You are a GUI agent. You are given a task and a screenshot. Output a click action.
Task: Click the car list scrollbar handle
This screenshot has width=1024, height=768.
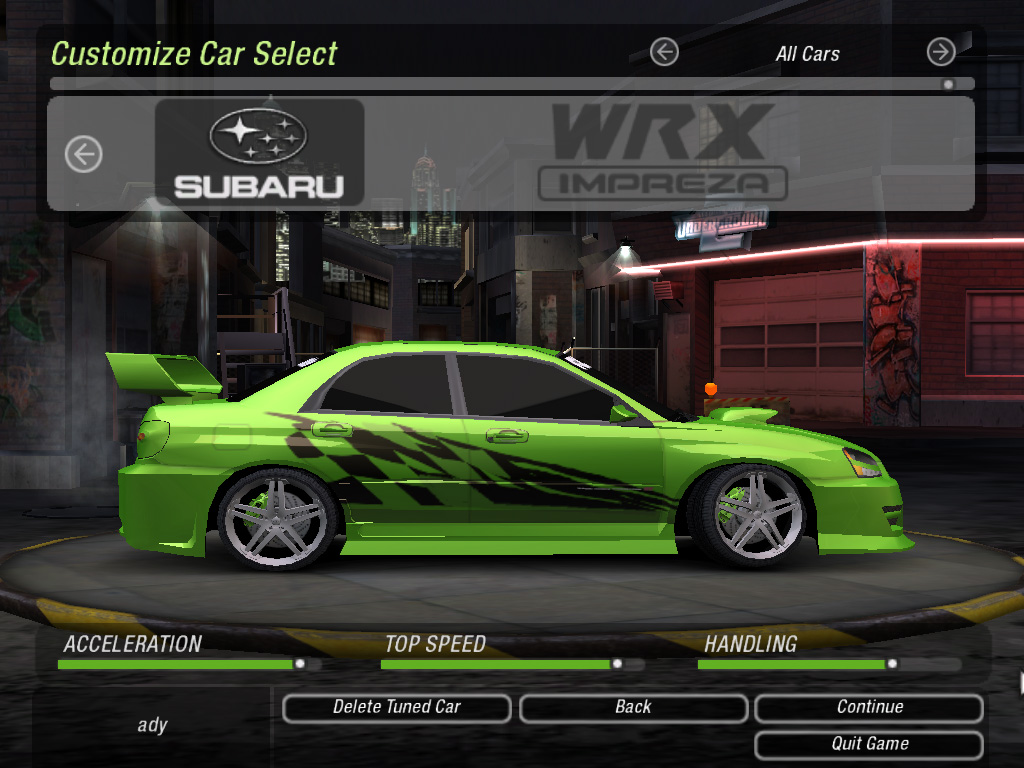click(x=947, y=85)
